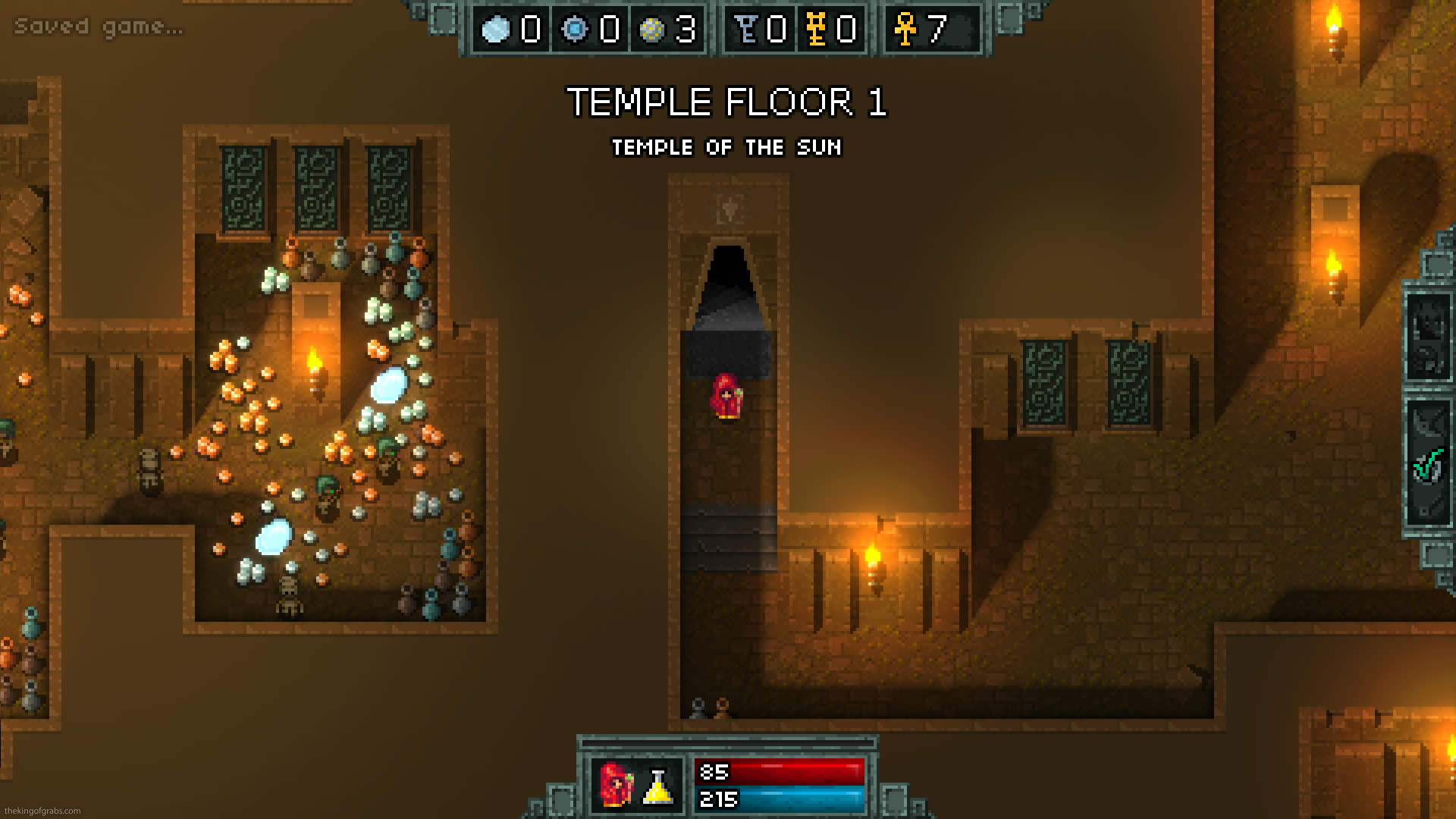Select the upper dark side panel slot
The height and width of the screenshot is (819, 1456).
click(x=1428, y=334)
